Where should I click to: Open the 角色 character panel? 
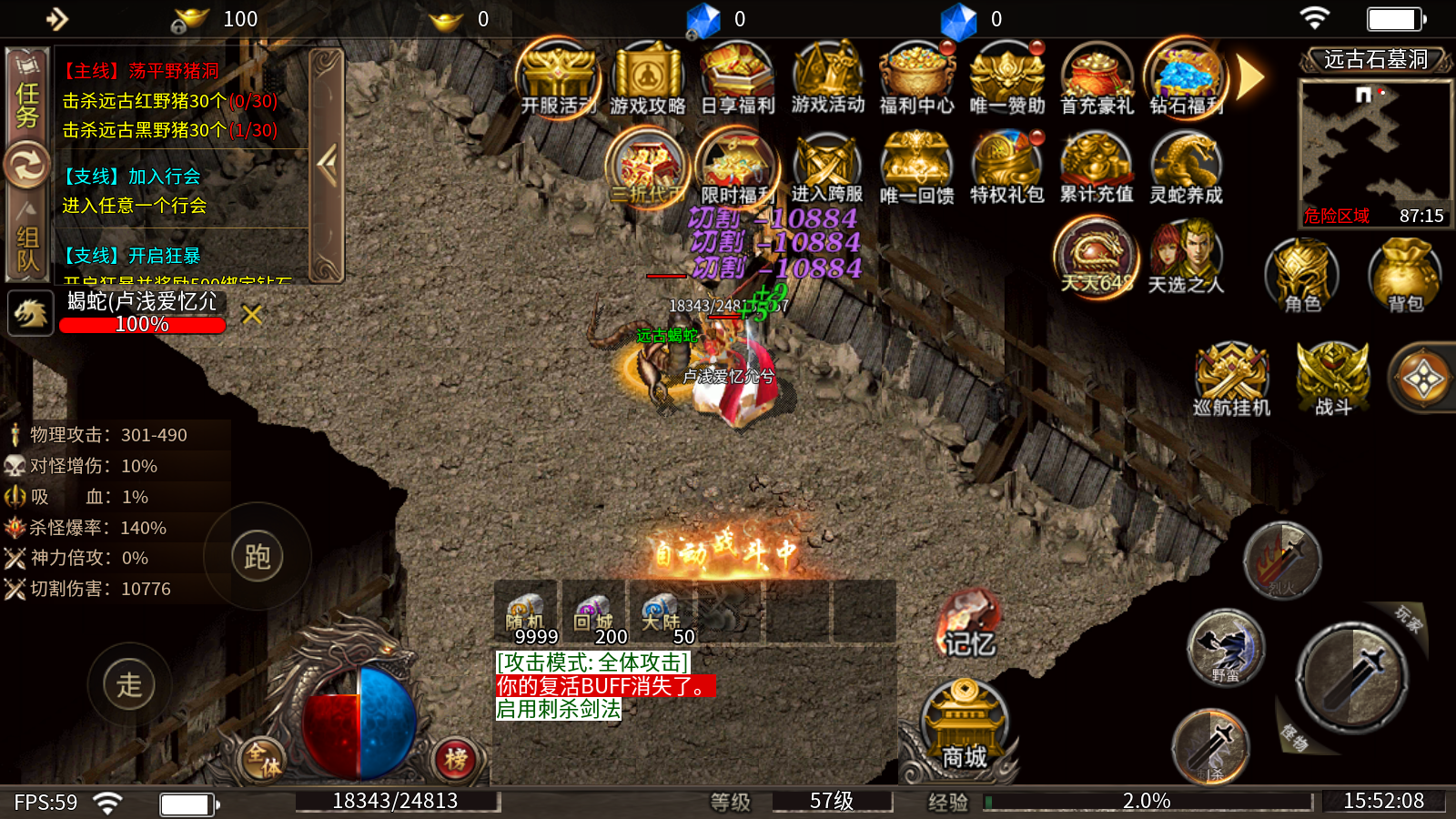click(x=1302, y=276)
